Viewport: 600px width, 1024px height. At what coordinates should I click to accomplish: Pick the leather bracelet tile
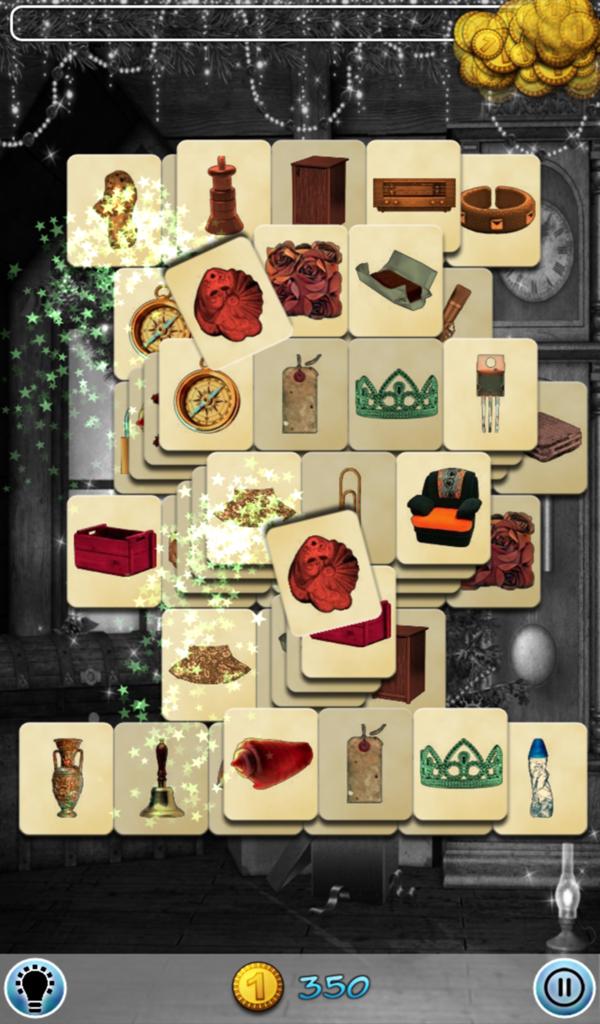498,209
